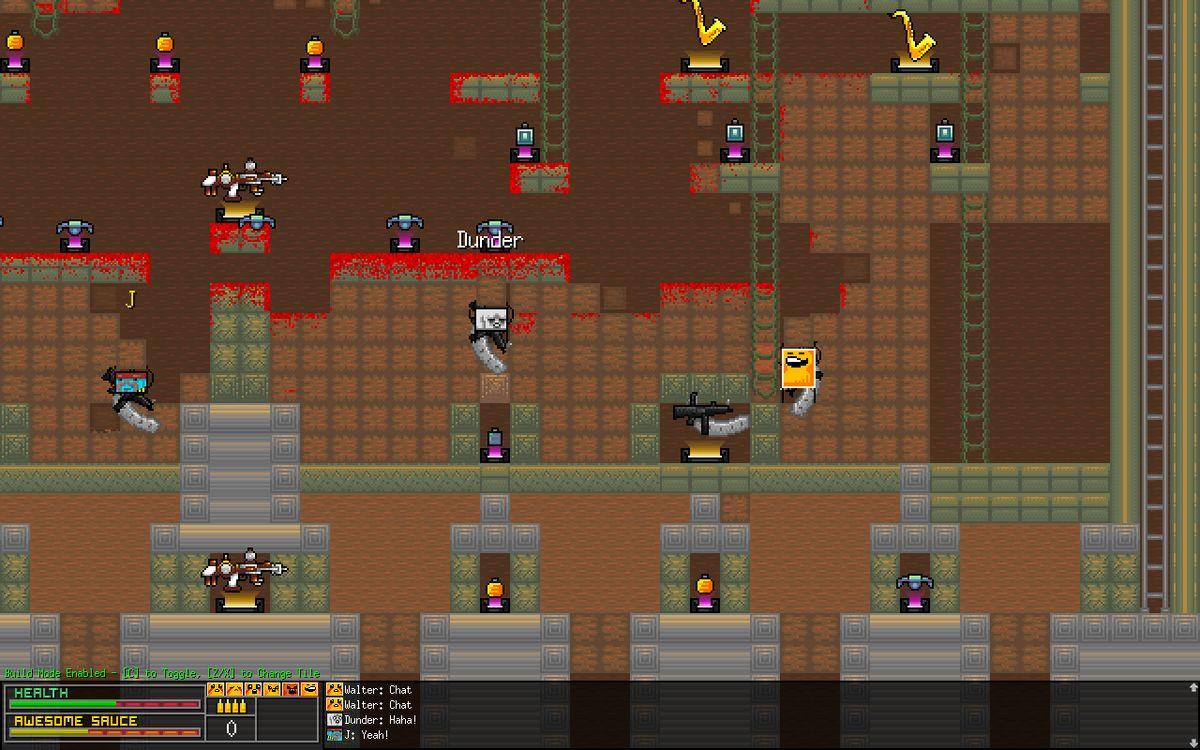1200x750 pixels.
Task: Click the chat scroll down arrow
Action: [1192, 741]
